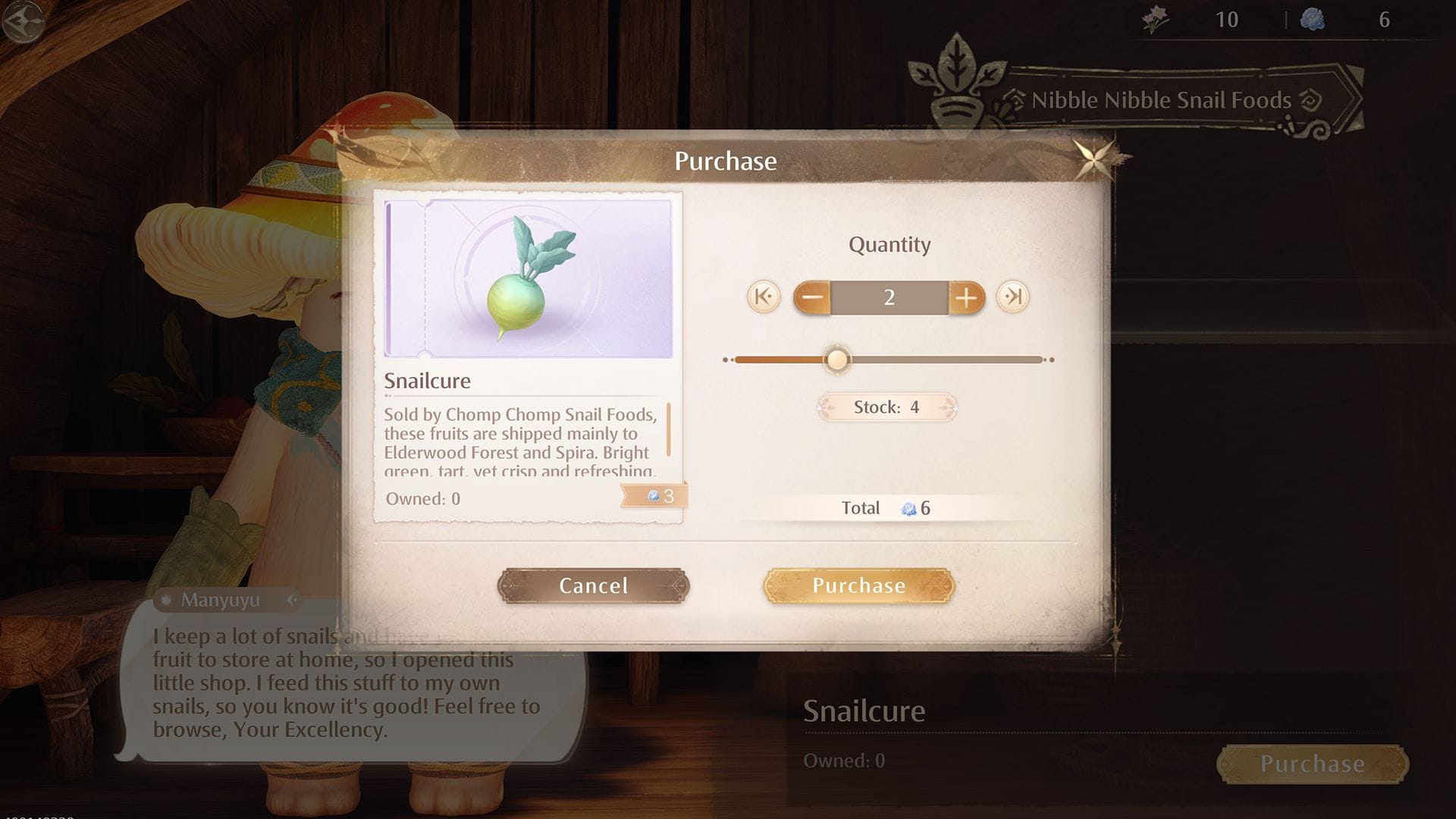Decrease quantity with the minus control
The height and width of the screenshot is (819, 1456).
811,298
